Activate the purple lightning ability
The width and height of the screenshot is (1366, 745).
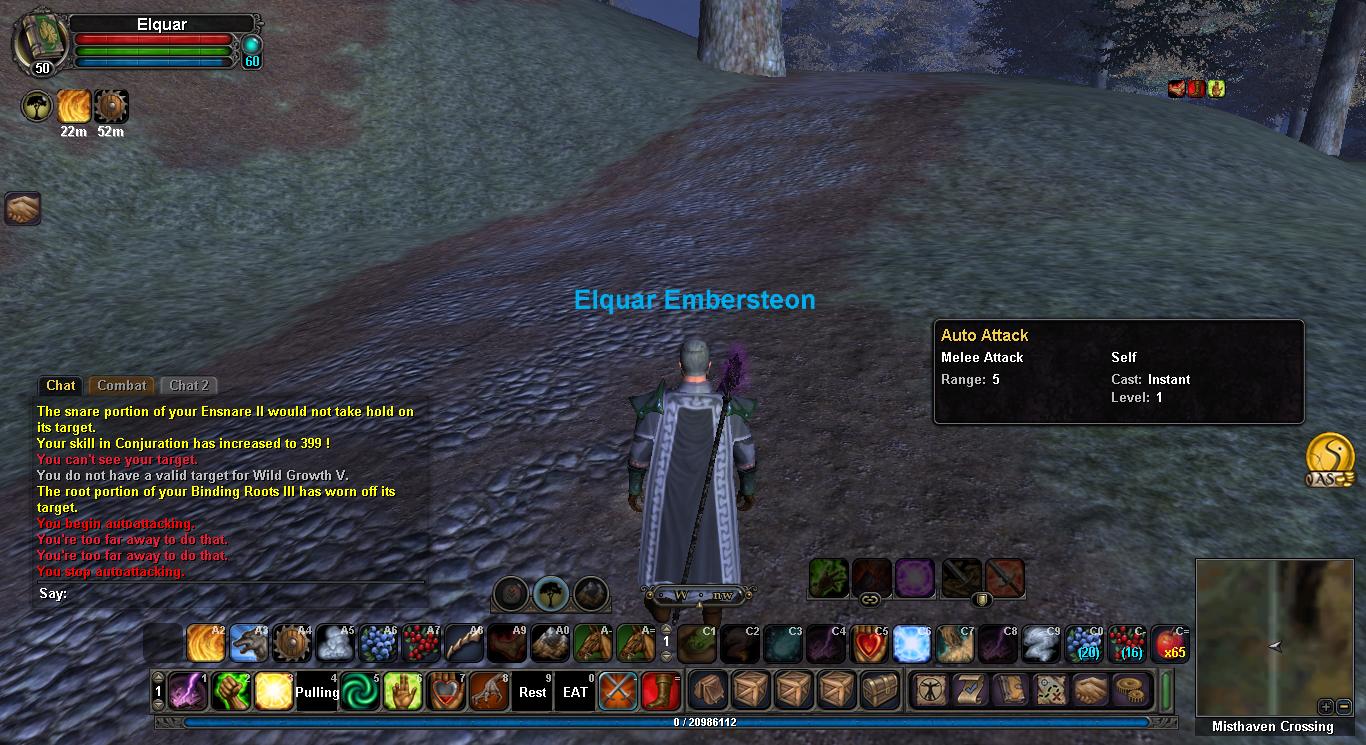(x=187, y=691)
